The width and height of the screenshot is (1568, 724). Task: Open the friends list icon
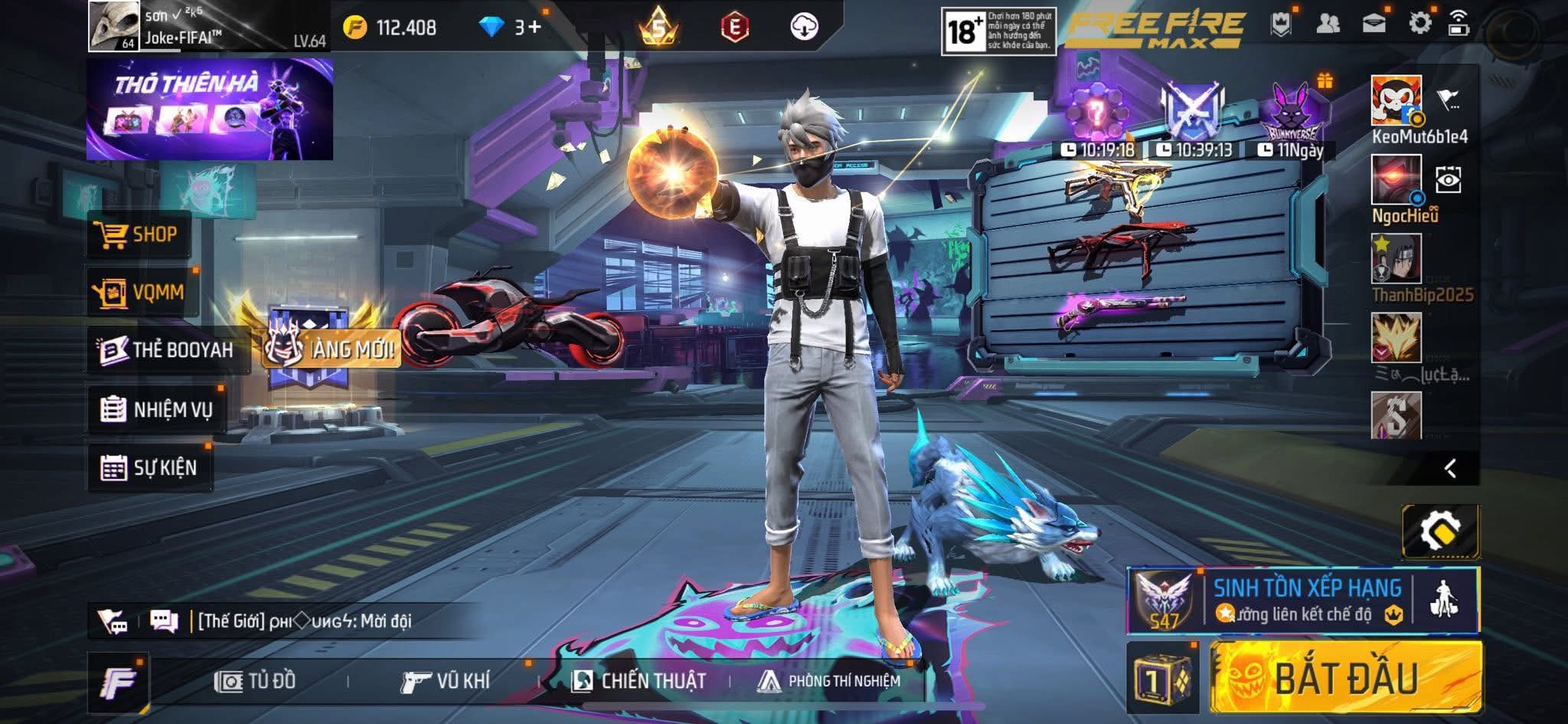(x=1328, y=24)
